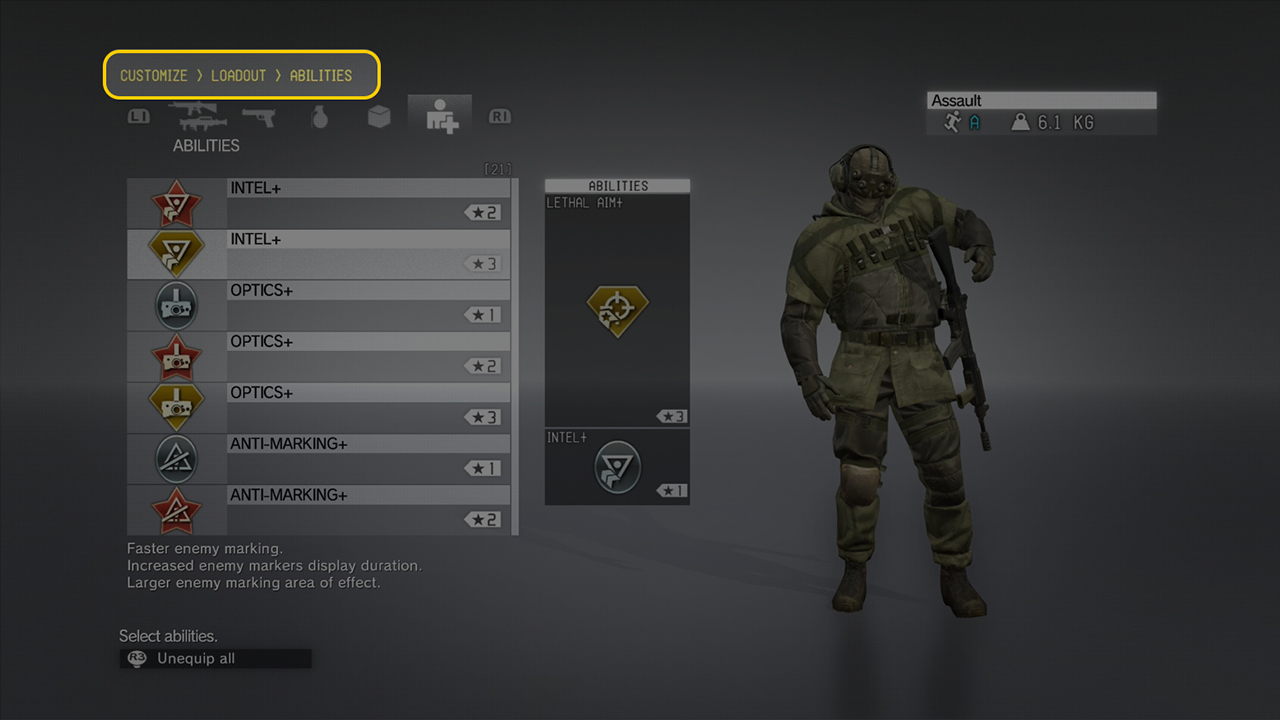
Task: Select the two-star OPTICS+ ability
Action: (x=318, y=356)
